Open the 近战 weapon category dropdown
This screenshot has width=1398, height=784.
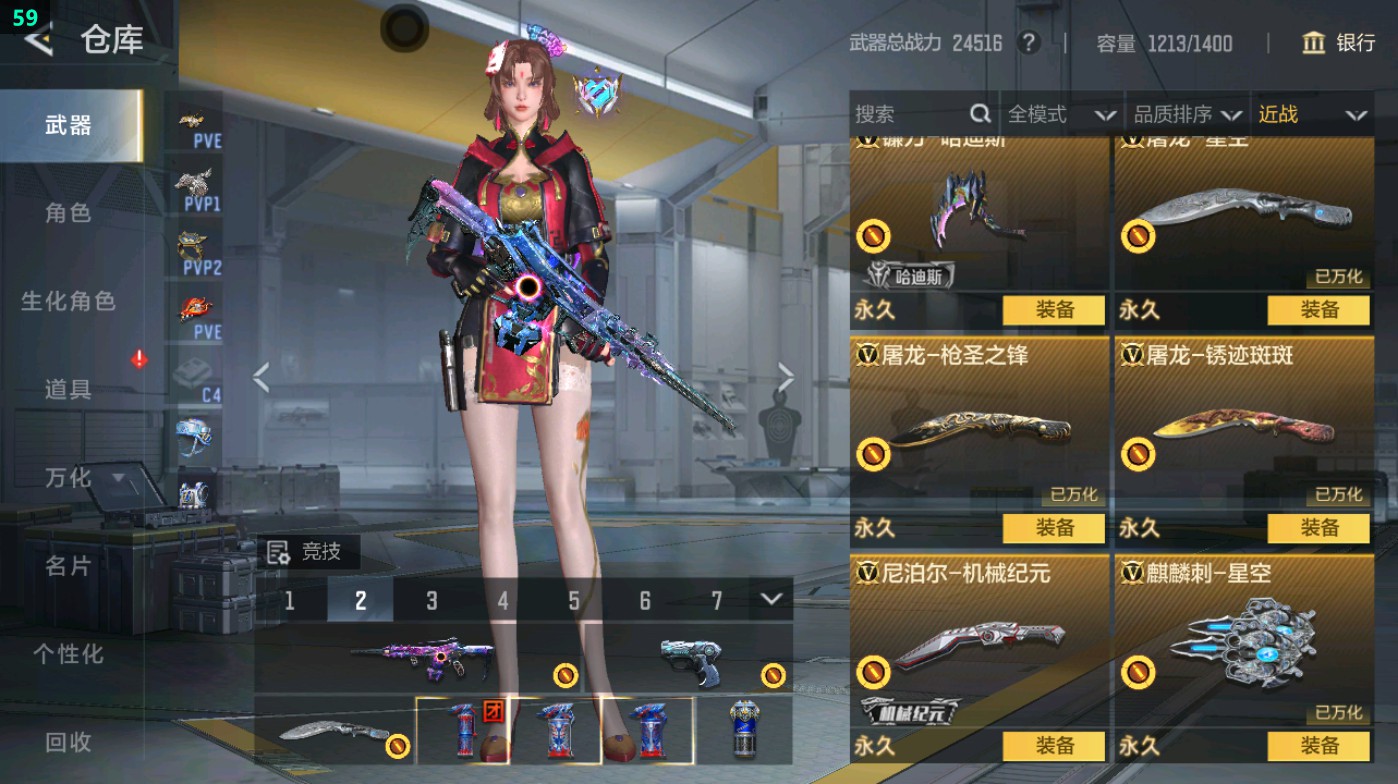[x=1315, y=114]
